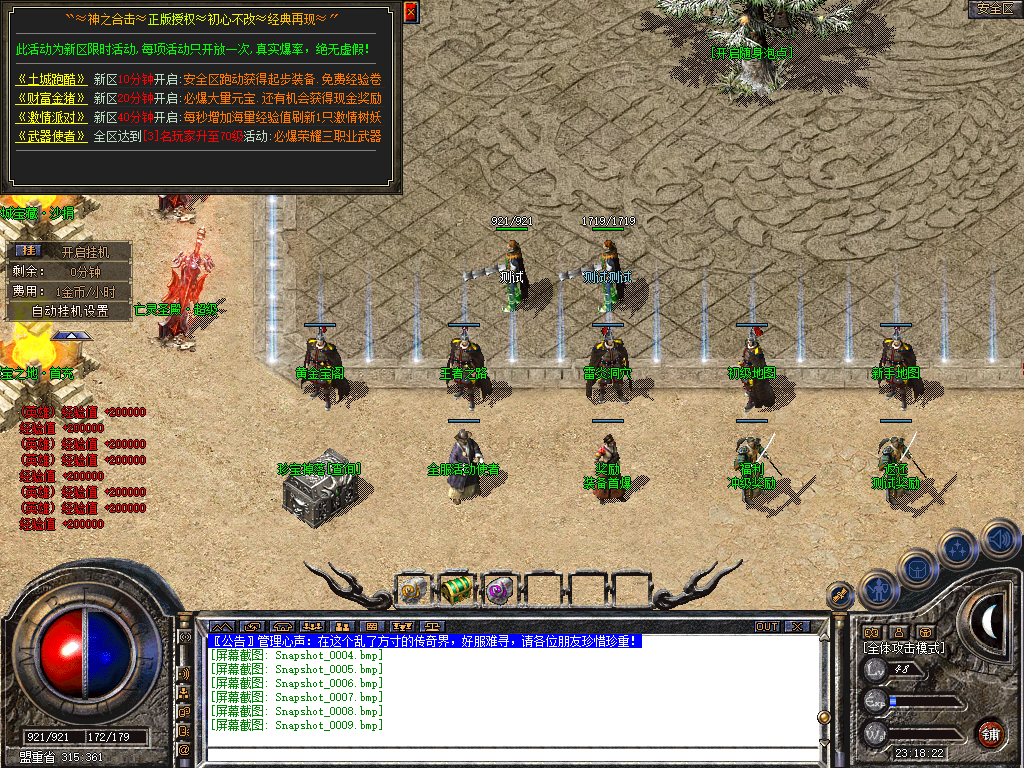Use the scroll item in the belt slot
The height and width of the screenshot is (768, 1024).
pos(412,589)
